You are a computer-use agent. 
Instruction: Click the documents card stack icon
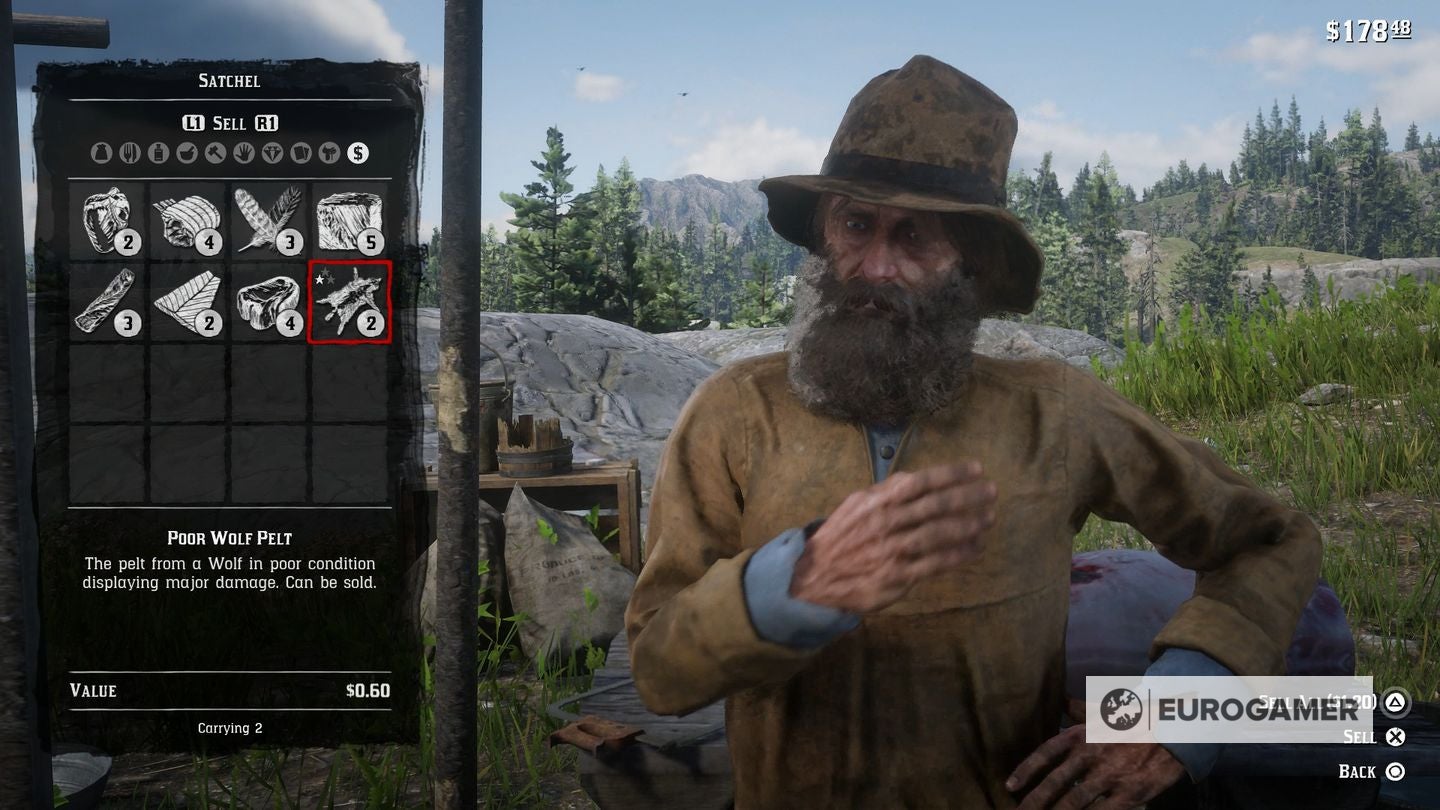[x=301, y=153]
